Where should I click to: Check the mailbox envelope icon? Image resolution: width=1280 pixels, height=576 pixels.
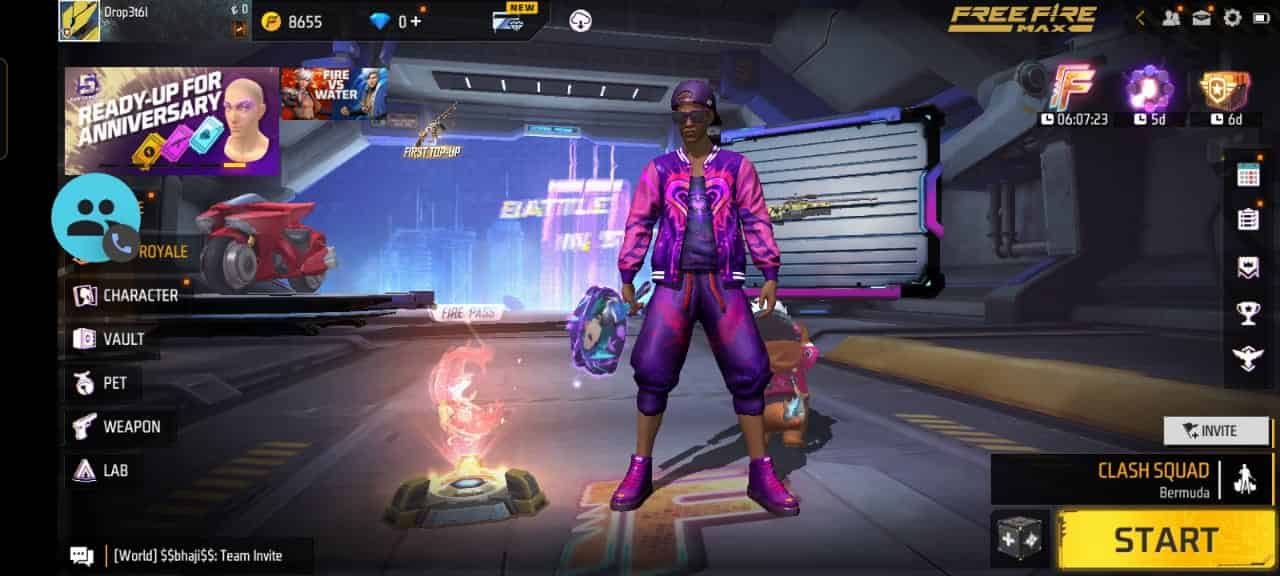point(1201,18)
